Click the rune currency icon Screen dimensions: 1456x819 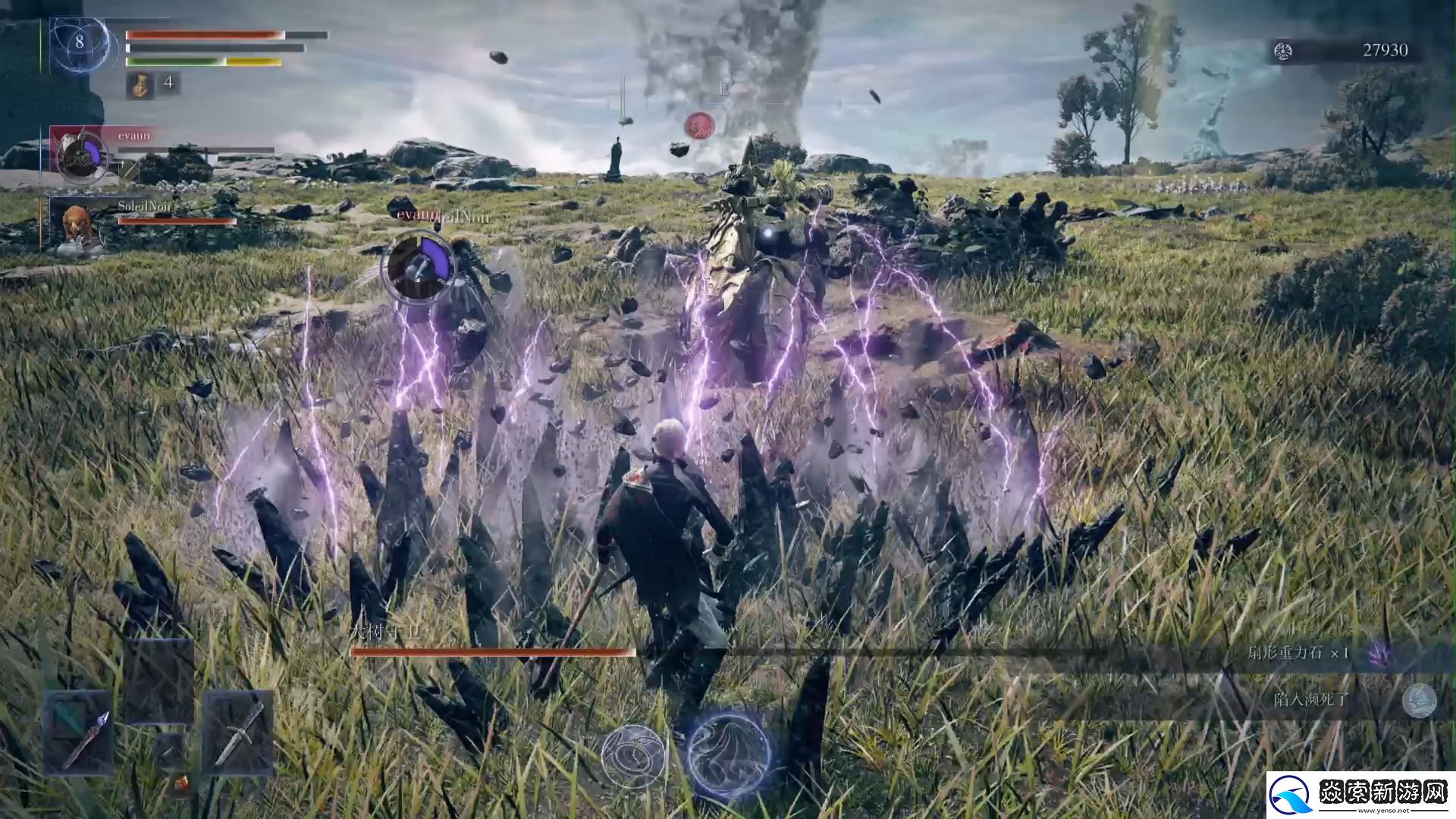[x=1283, y=51]
